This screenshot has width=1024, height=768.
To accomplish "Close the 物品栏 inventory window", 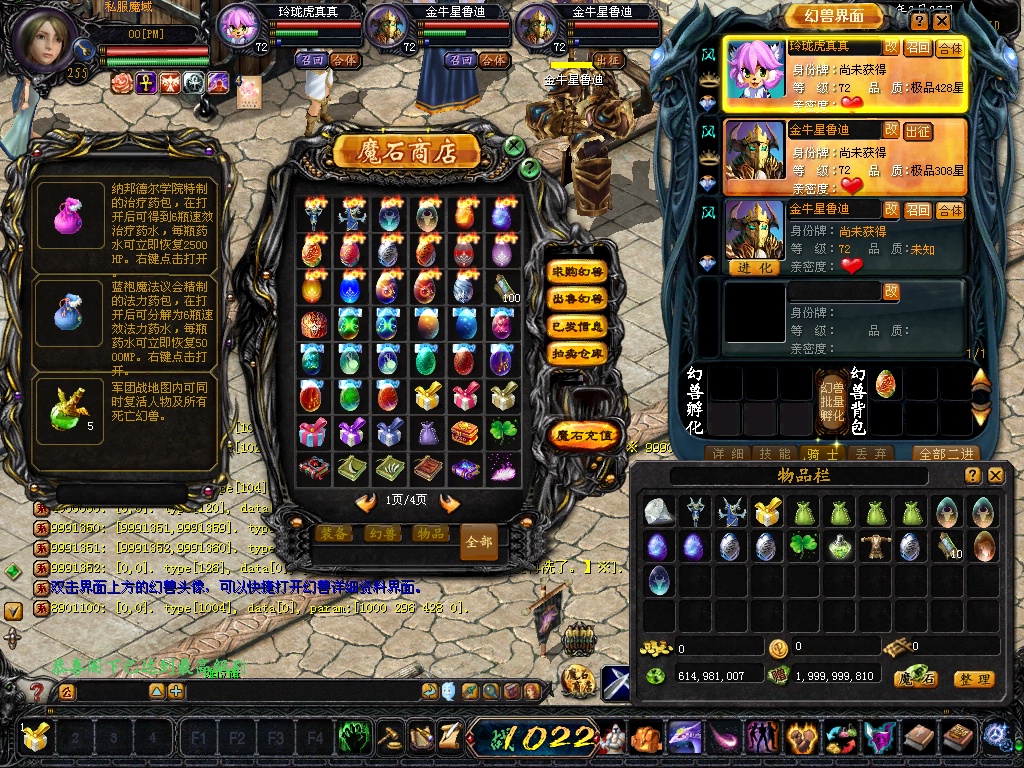I will tap(994, 476).
